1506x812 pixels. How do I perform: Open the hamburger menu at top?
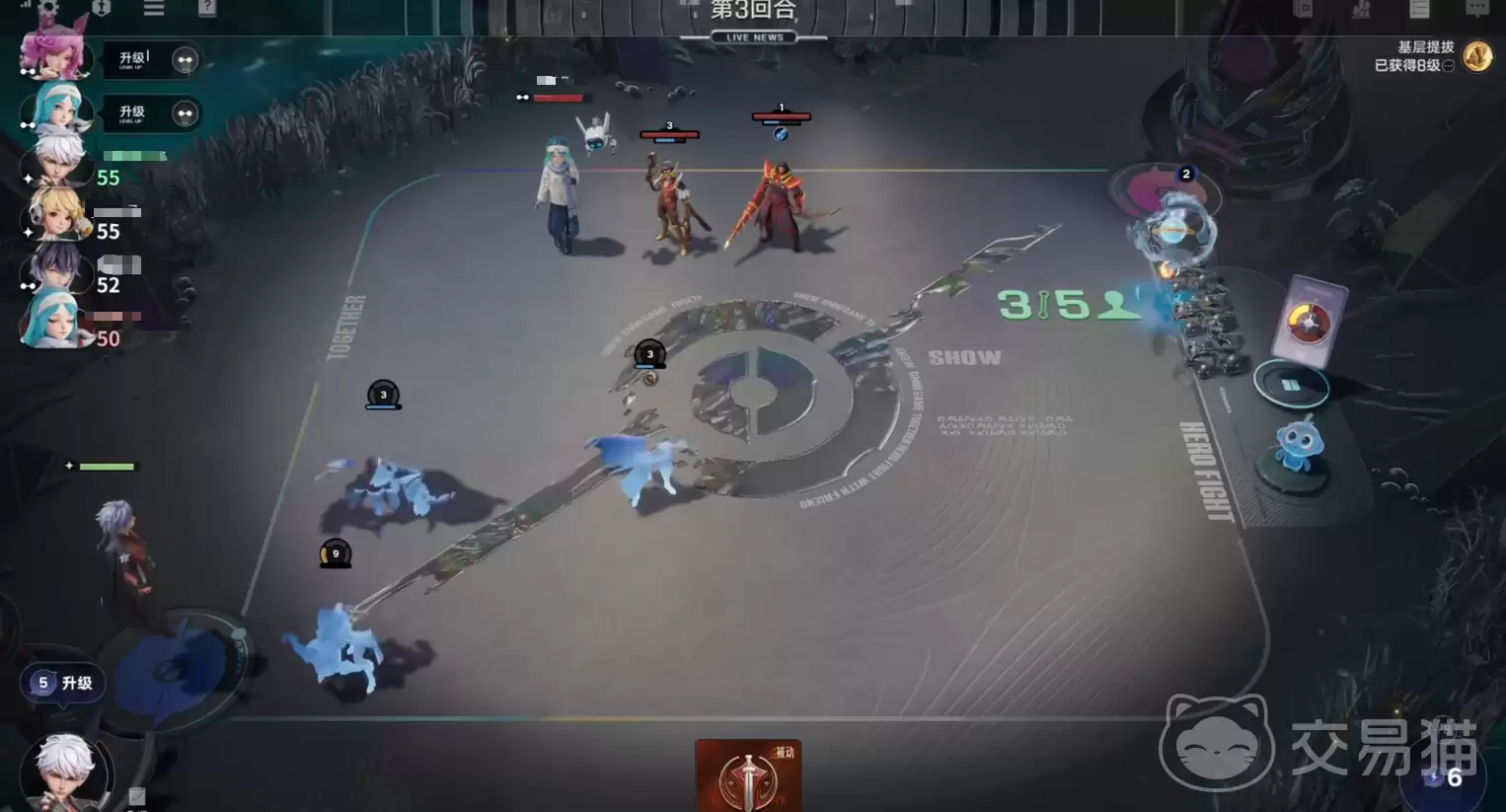point(154,8)
